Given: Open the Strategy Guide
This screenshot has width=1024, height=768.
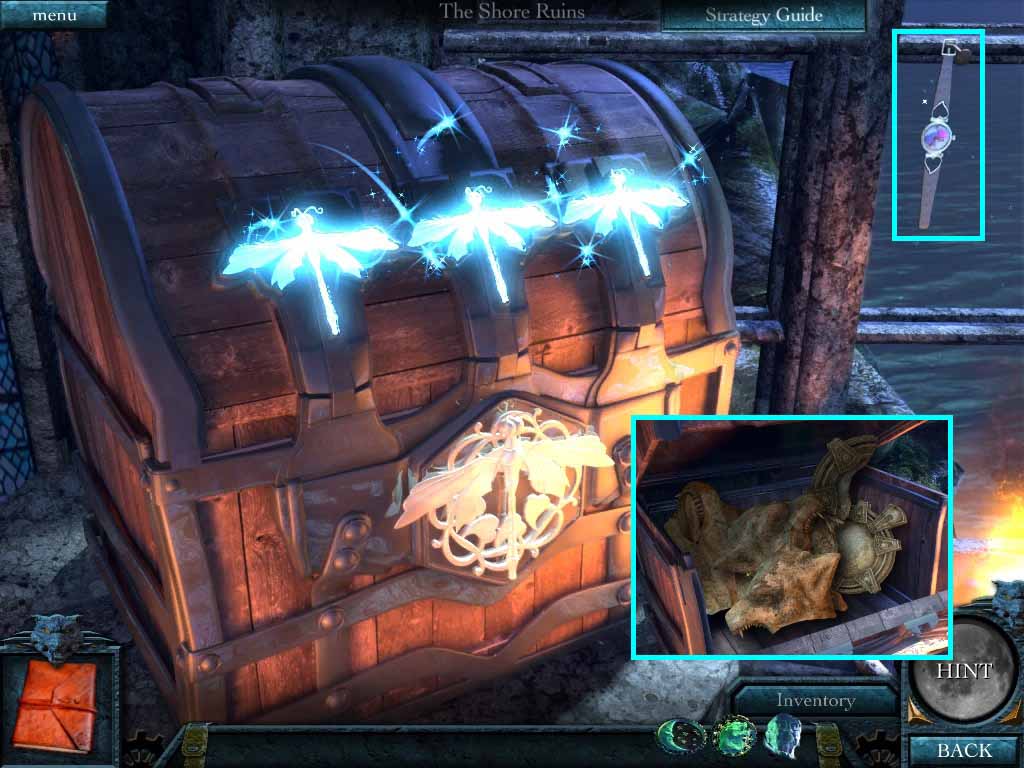Looking at the screenshot, I should tap(763, 15).
